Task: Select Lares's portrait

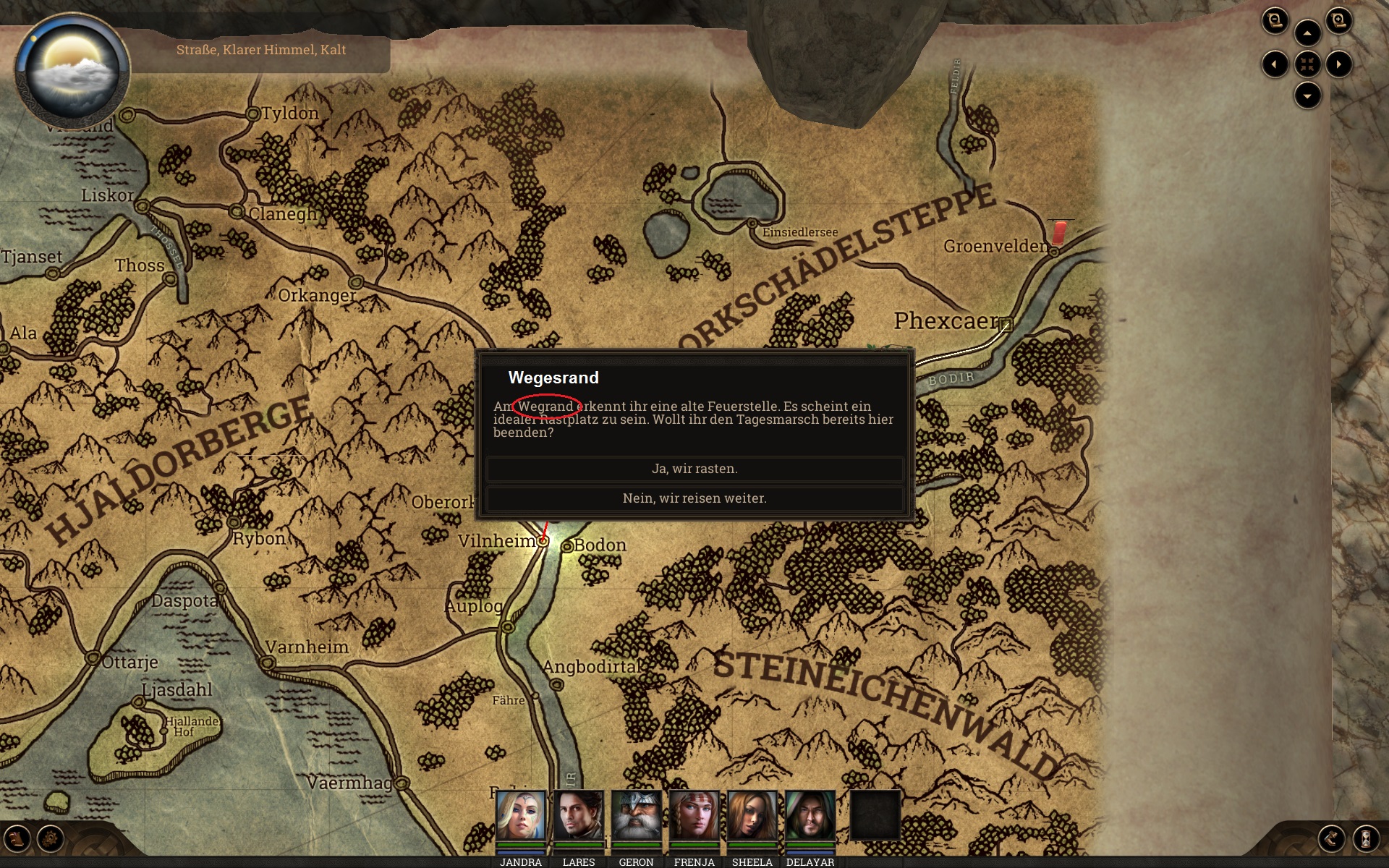Action: tap(579, 816)
